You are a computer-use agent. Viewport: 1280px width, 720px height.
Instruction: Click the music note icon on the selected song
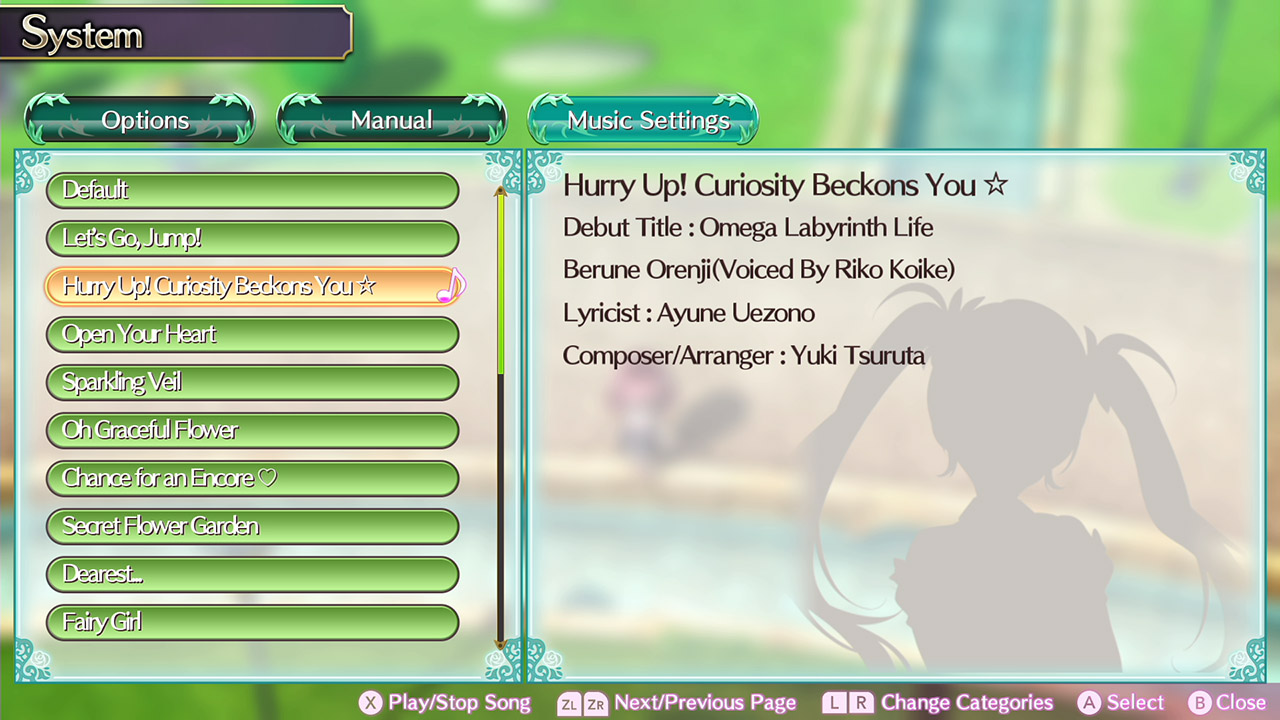pos(451,286)
